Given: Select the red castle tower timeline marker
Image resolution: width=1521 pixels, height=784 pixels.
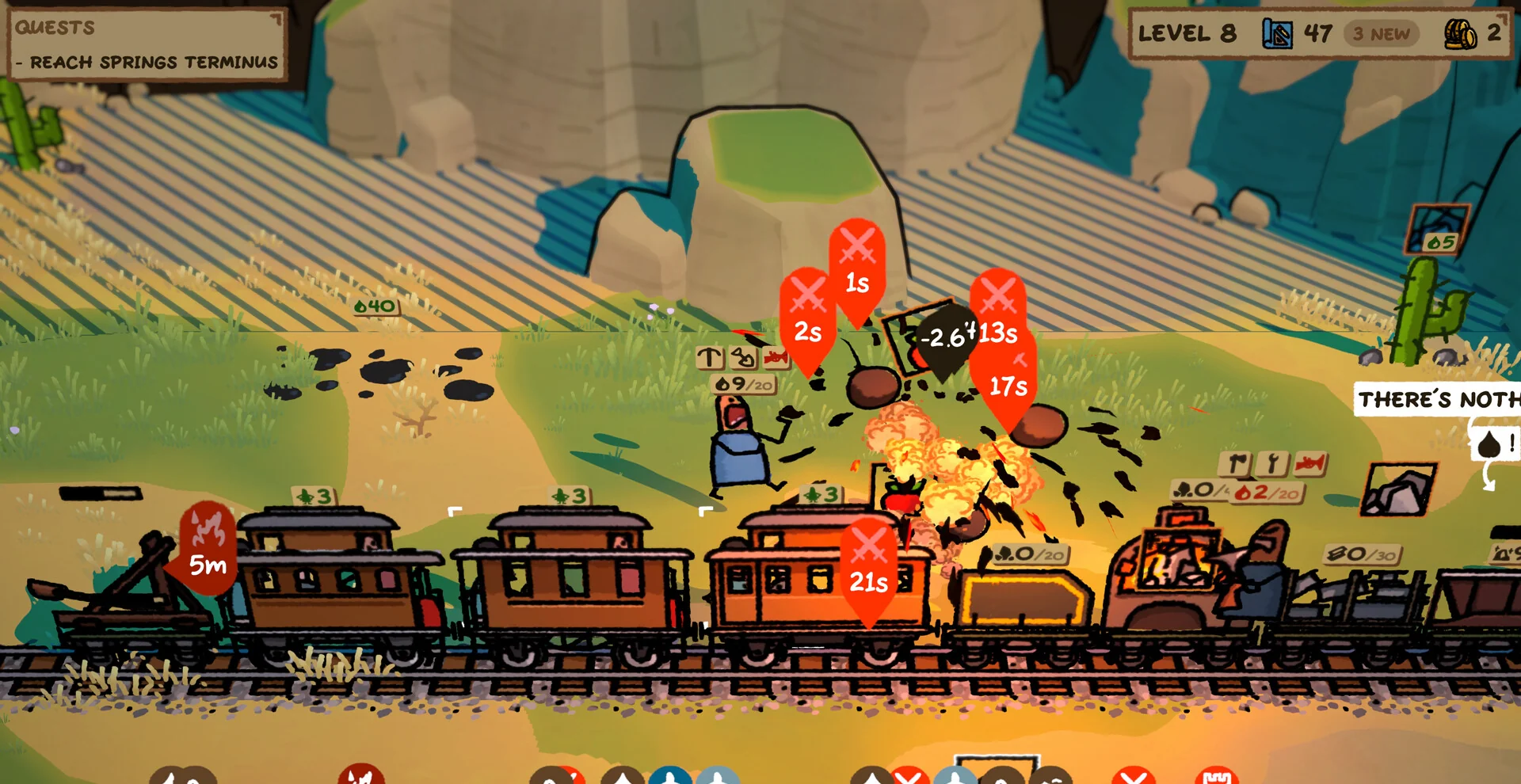Looking at the screenshot, I should click(1216, 776).
